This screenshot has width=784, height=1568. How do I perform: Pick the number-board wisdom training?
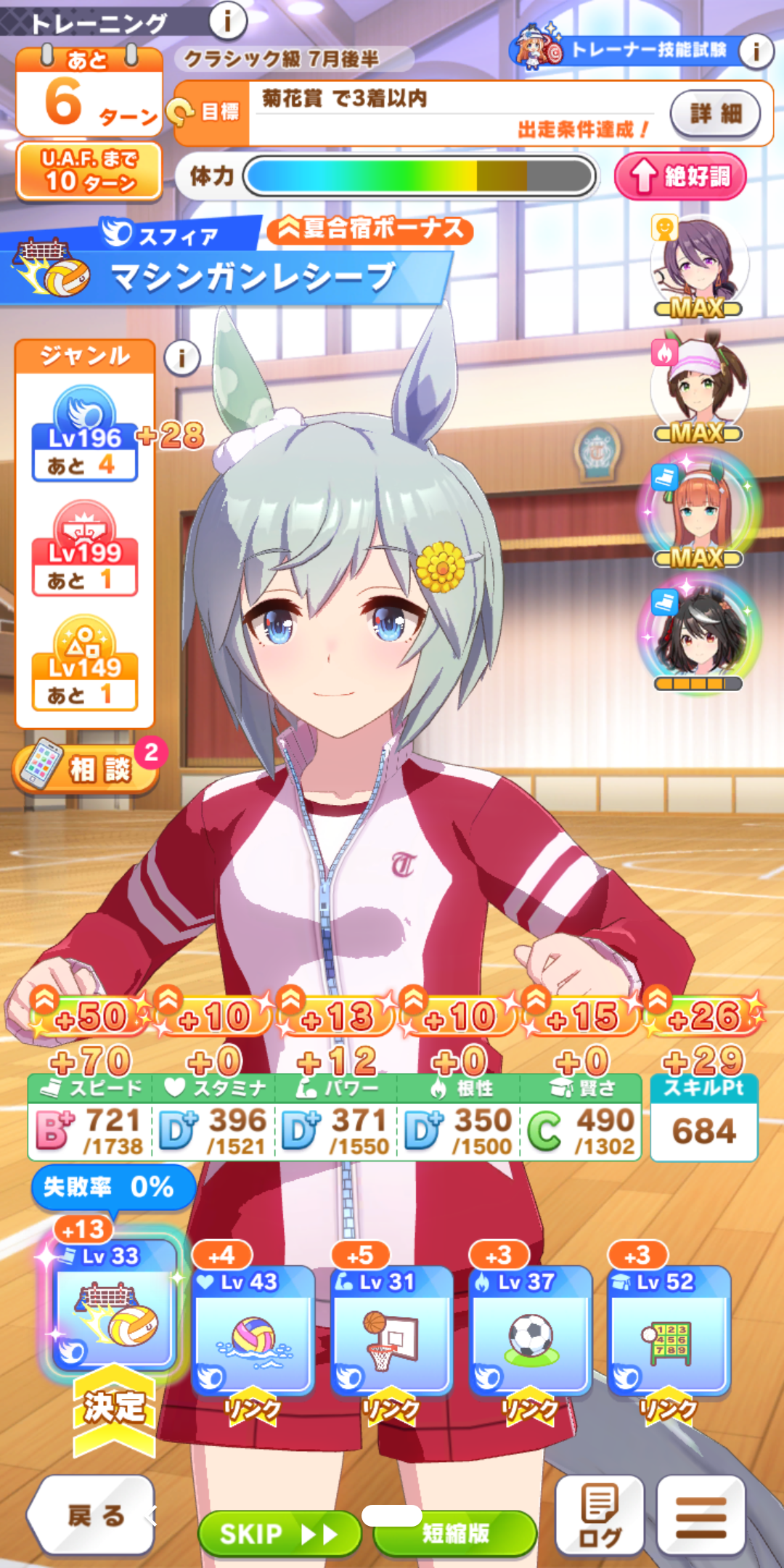tap(668, 1330)
